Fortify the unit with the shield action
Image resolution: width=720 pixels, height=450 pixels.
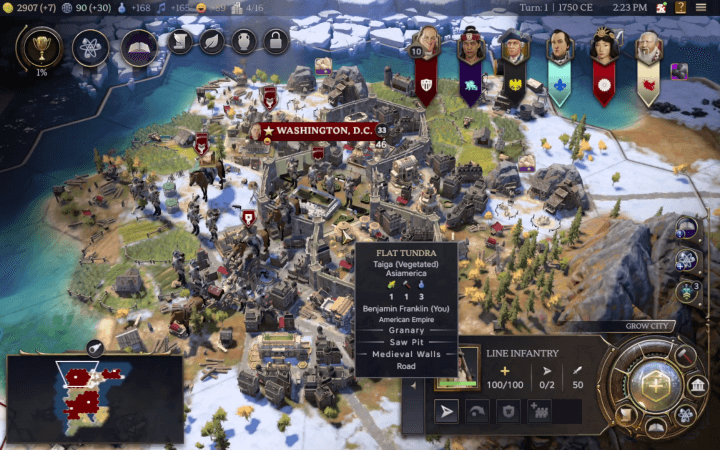coord(511,410)
